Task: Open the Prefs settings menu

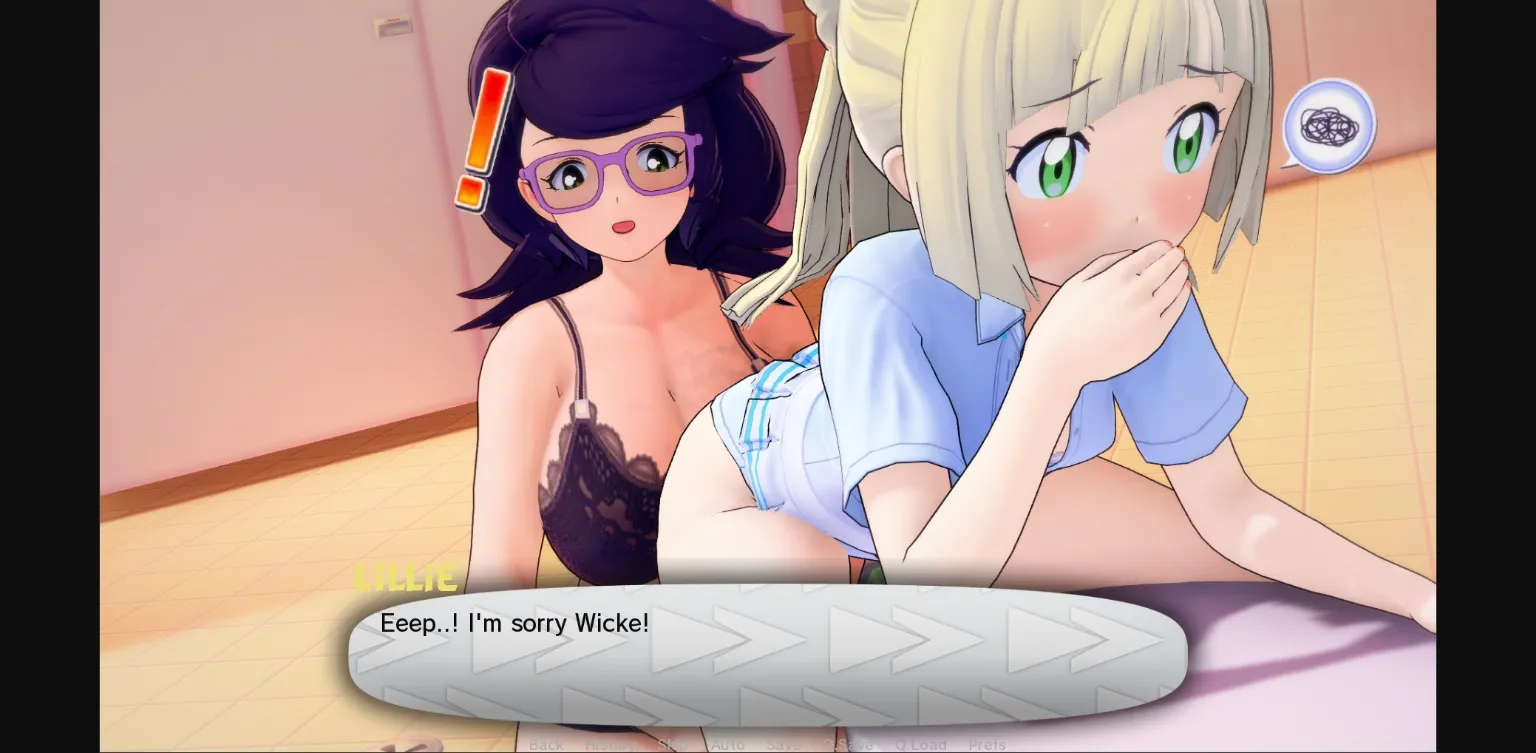Action: coord(988,744)
